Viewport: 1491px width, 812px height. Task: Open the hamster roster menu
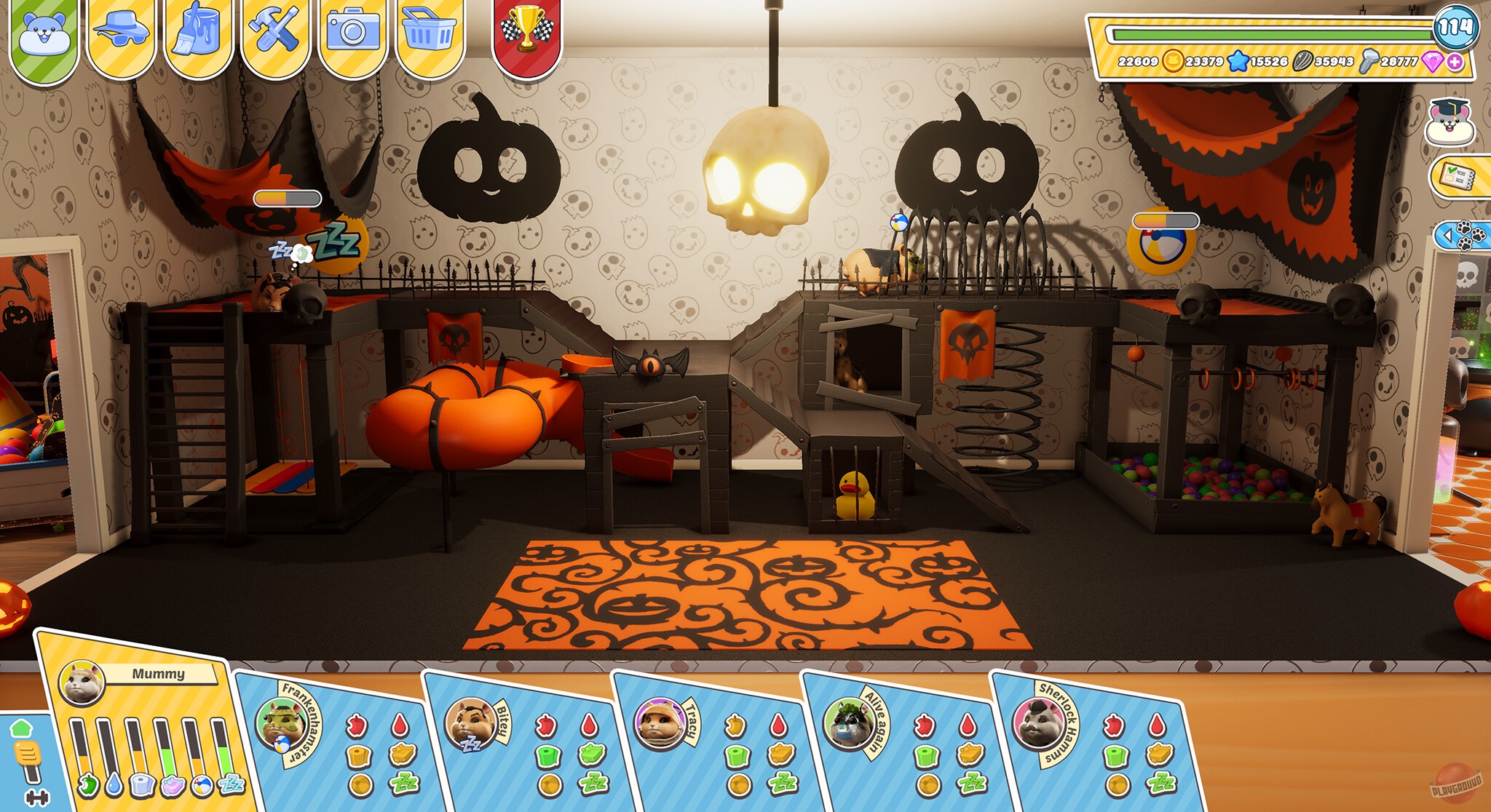click(45, 33)
